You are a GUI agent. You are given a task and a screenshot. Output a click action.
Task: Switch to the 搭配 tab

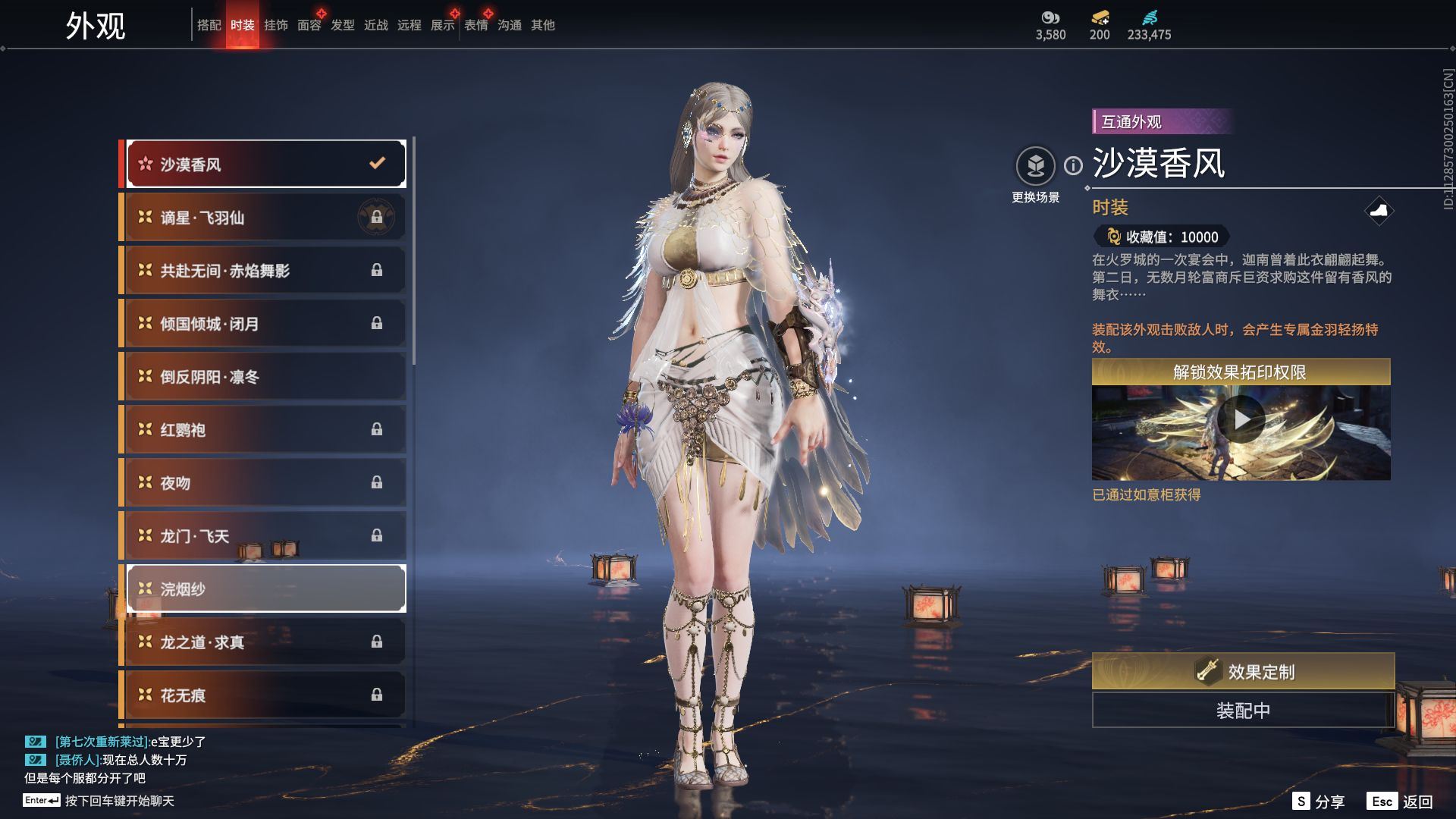209,25
